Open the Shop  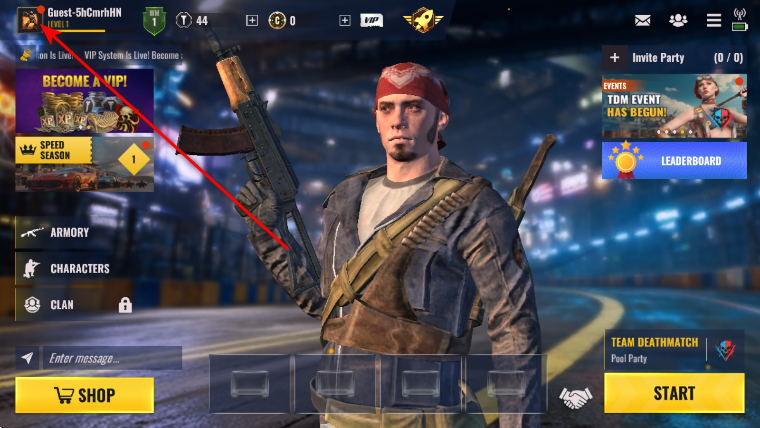pyautogui.click(x=85, y=395)
